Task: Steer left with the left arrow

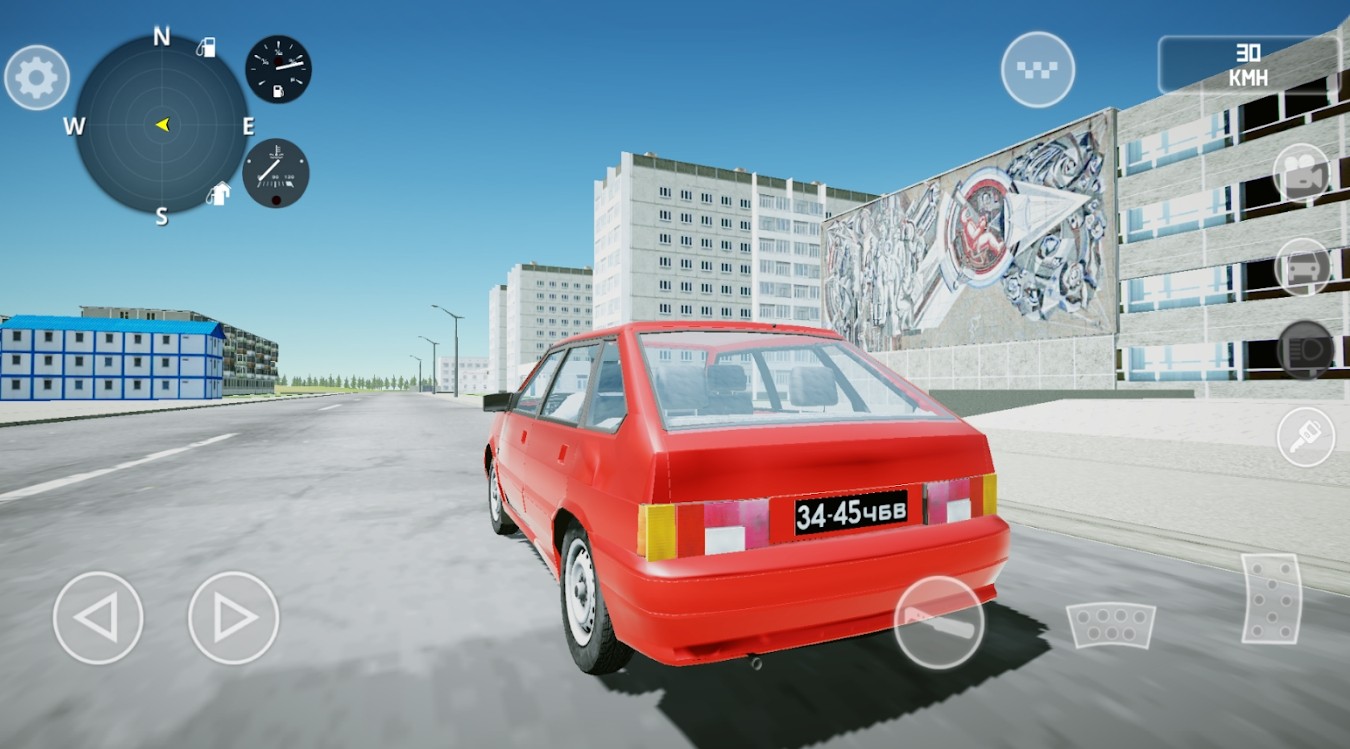Action: point(97,617)
